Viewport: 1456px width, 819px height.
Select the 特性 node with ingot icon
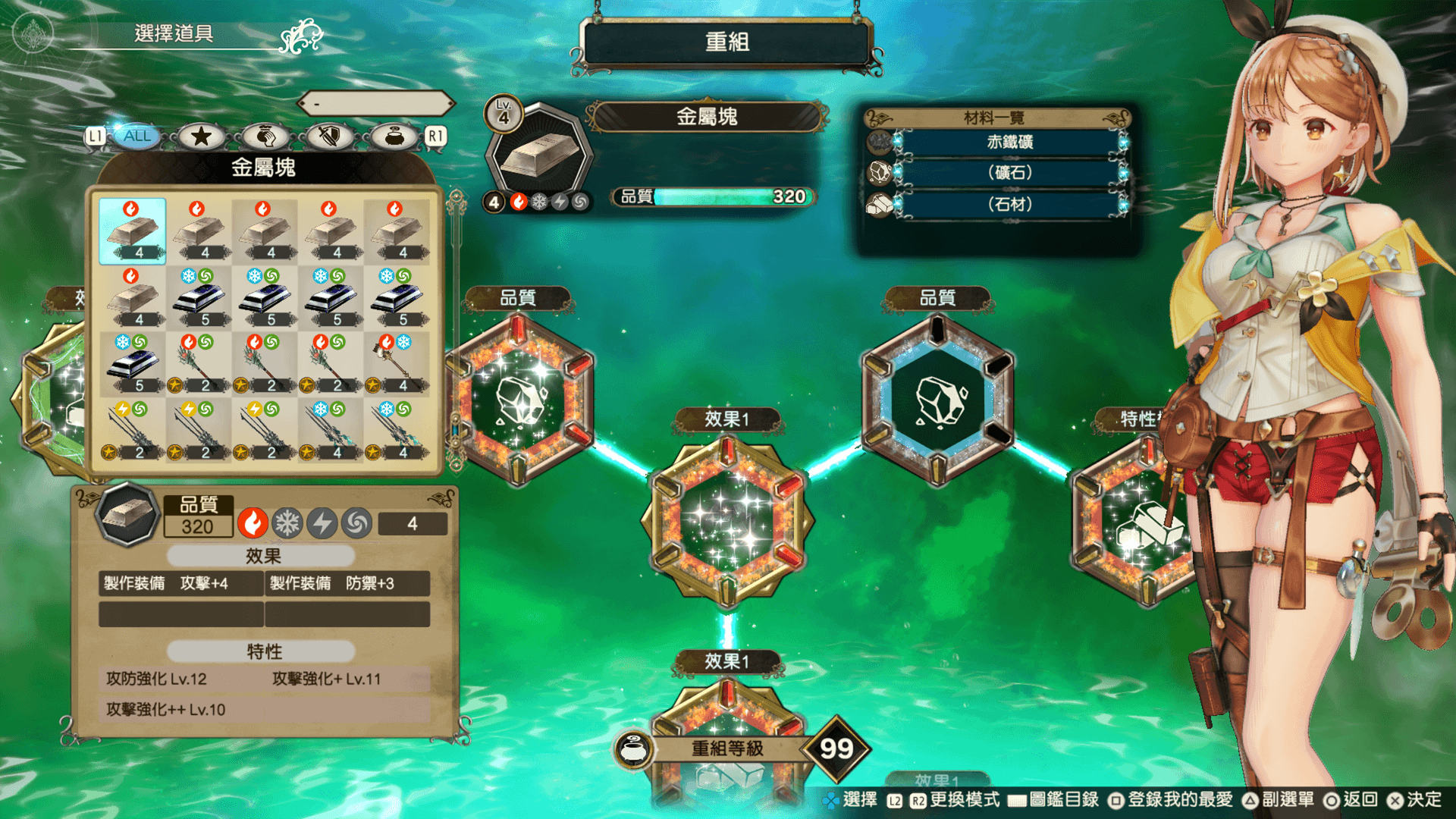pos(1137,523)
